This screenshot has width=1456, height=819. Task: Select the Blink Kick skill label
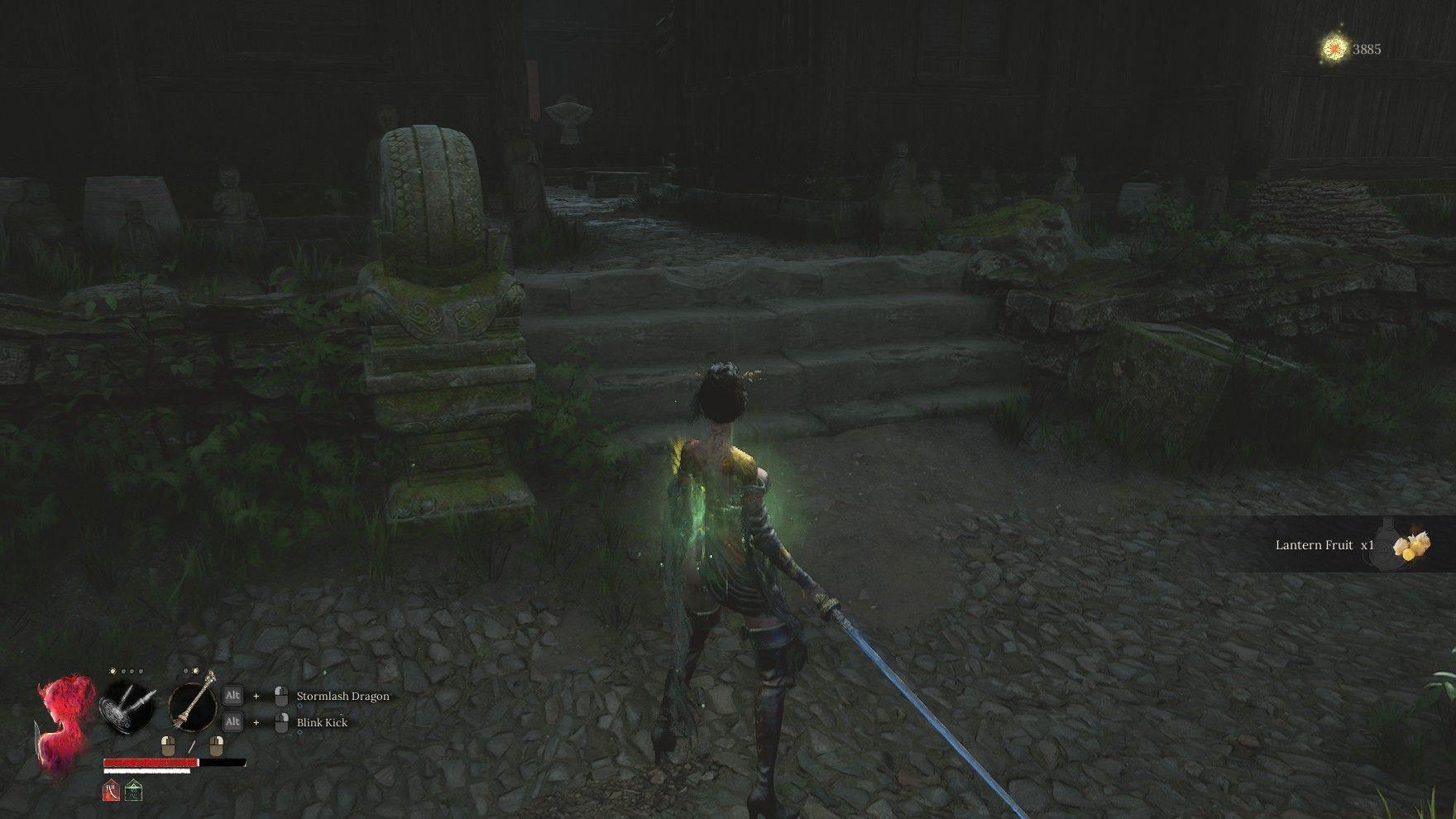[322, 721]
